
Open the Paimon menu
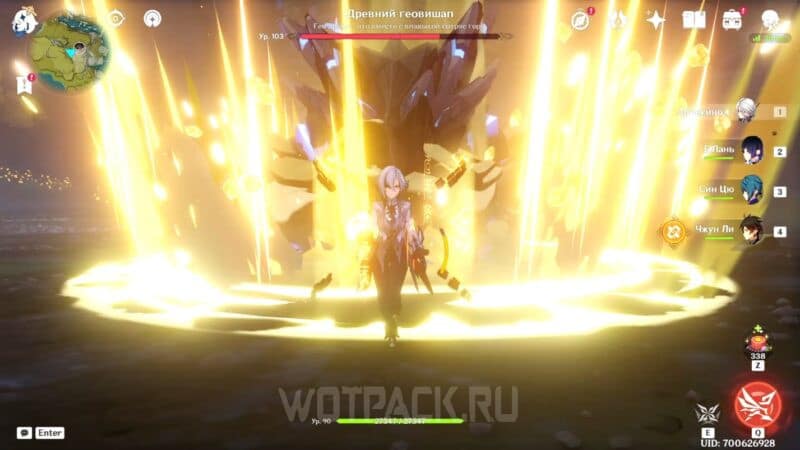[22, 20]
